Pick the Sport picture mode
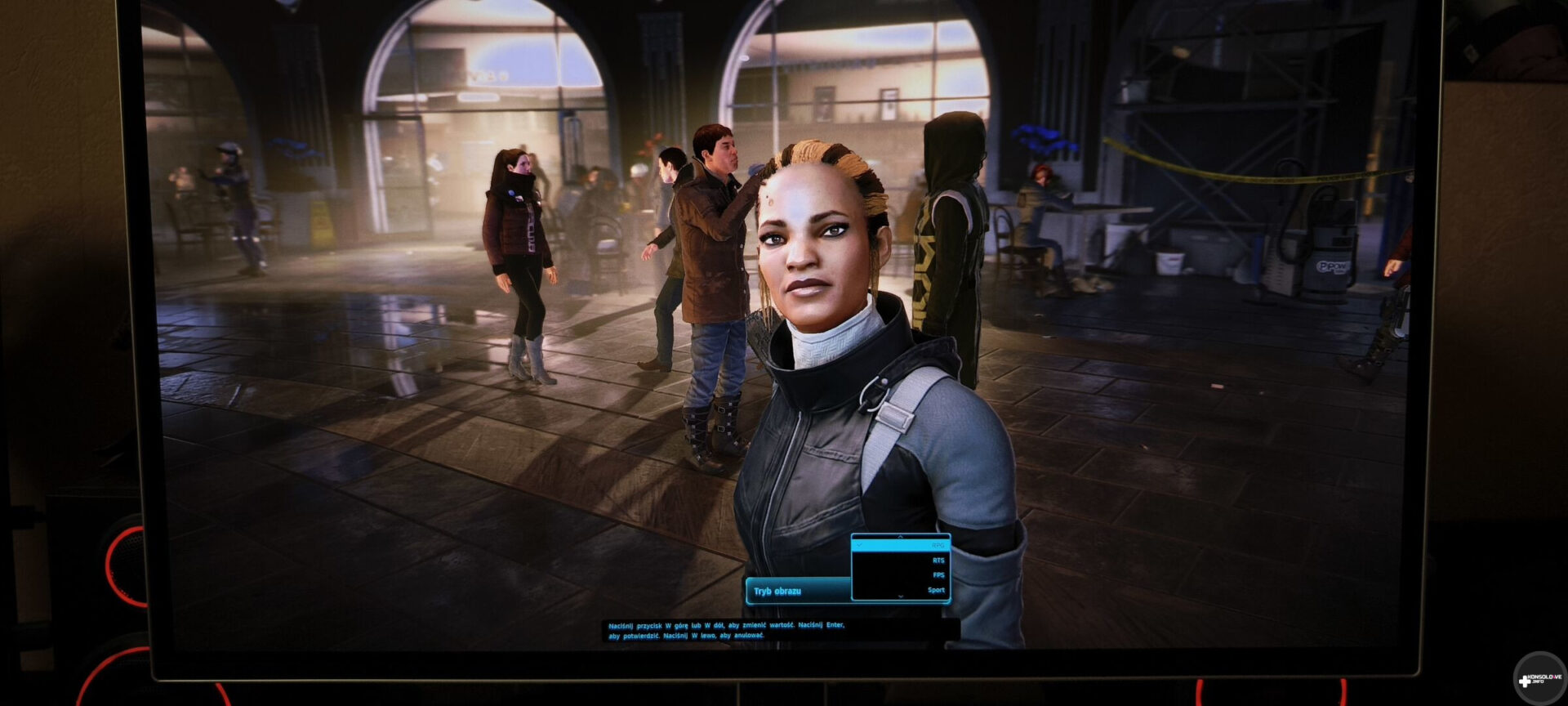This screenshot has width=1568, height=706. [936, 590]
